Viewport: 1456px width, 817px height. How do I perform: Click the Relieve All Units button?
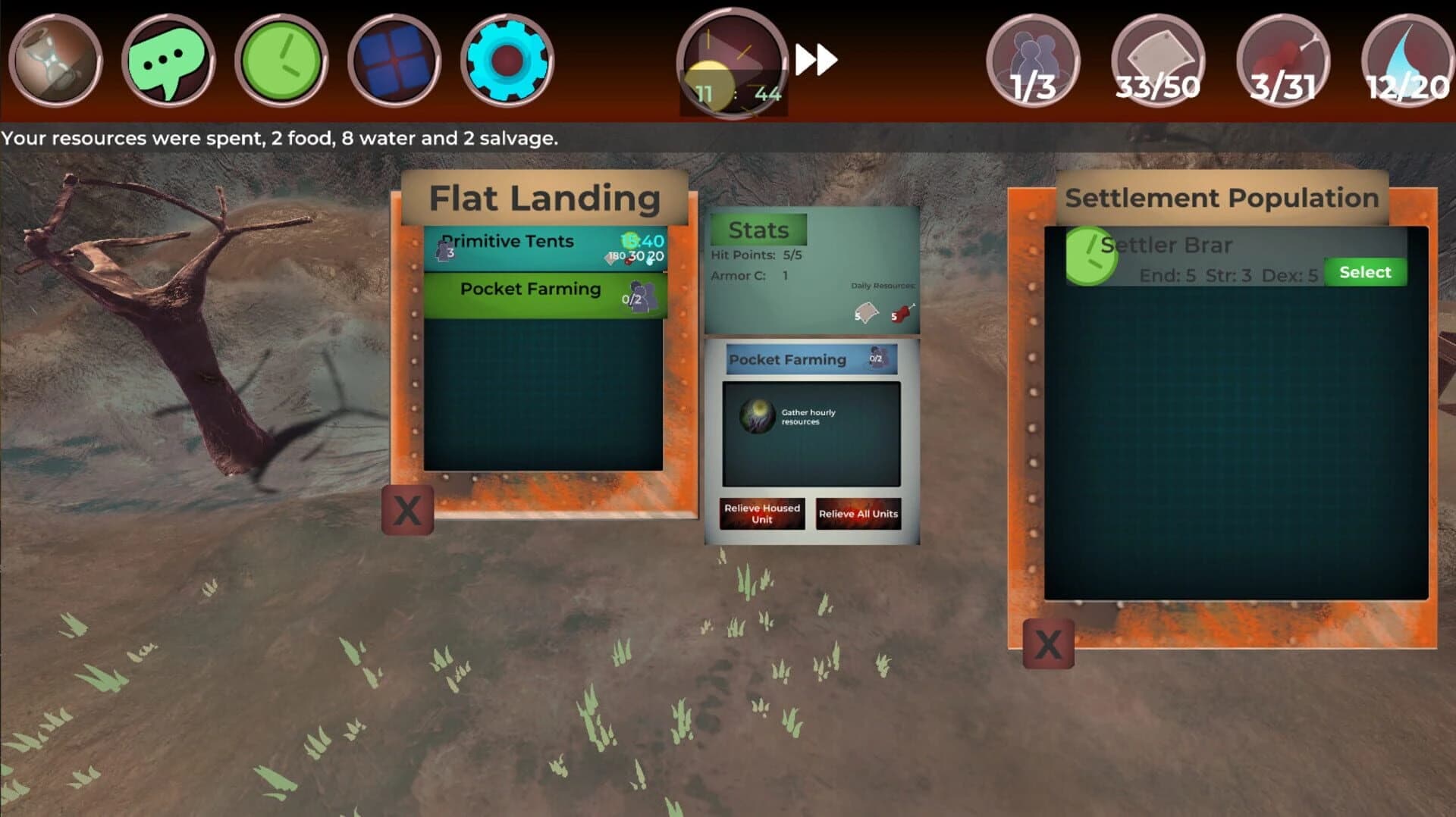[858, 514]
